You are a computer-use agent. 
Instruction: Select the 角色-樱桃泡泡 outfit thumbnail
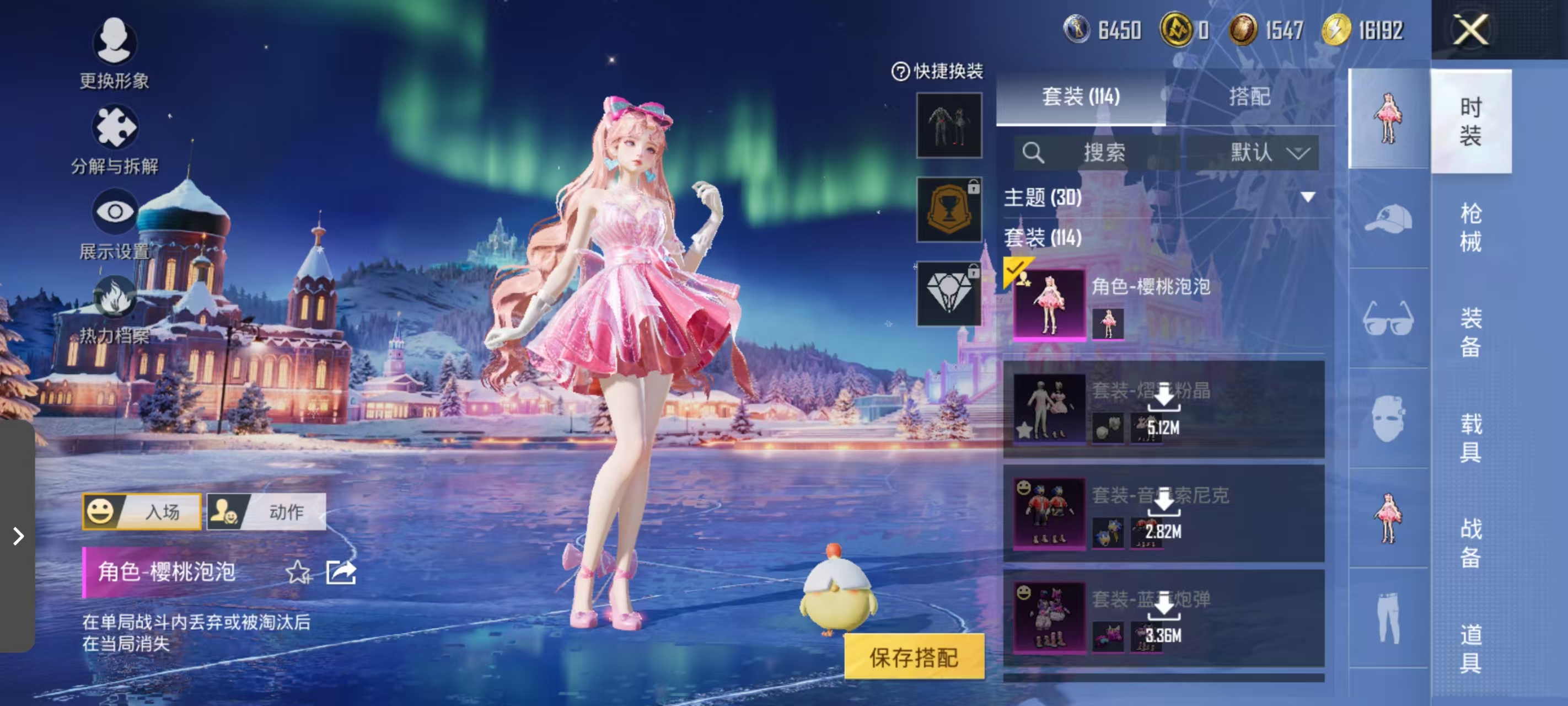1049,303
